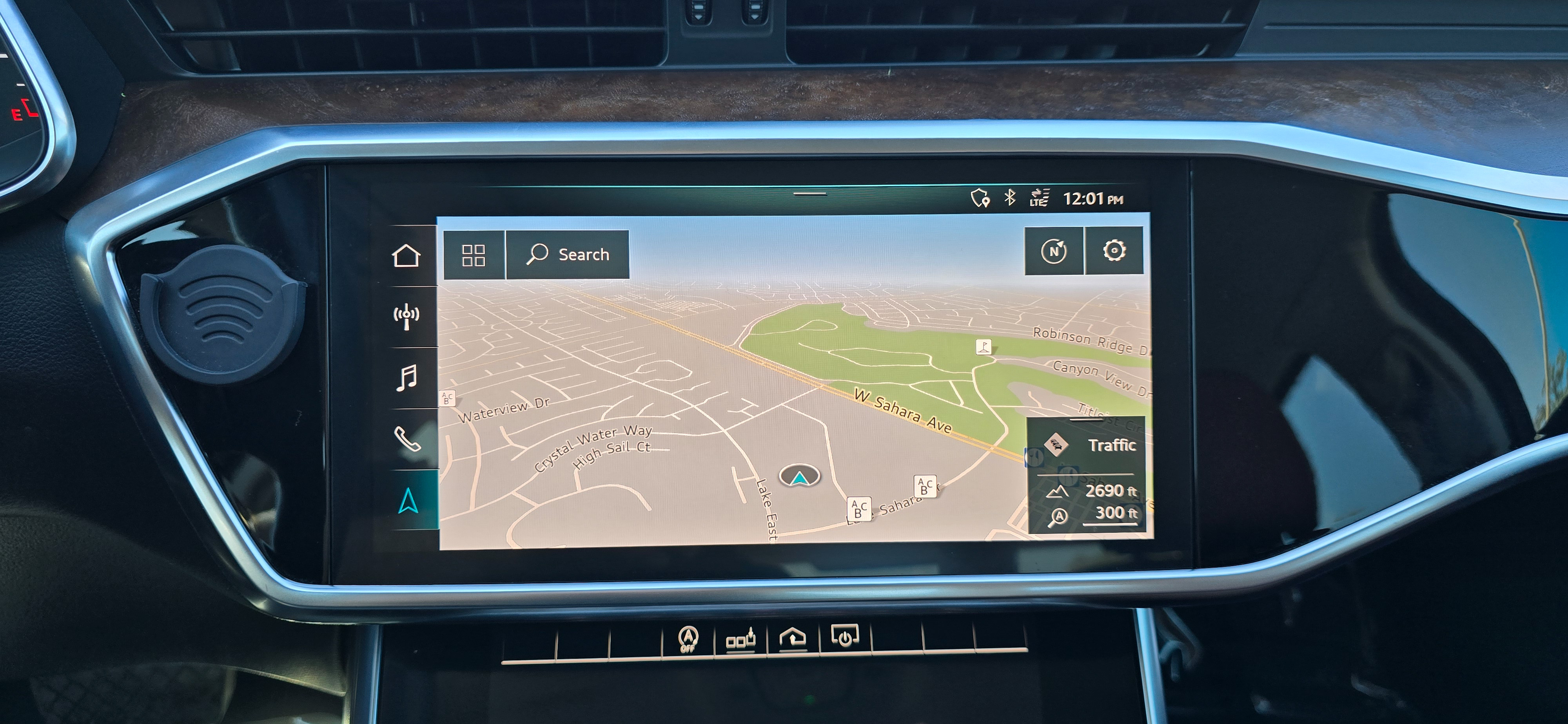
Task: Open the four-square grid menu button
Action: pyautogui.click(x=474, y=255)
